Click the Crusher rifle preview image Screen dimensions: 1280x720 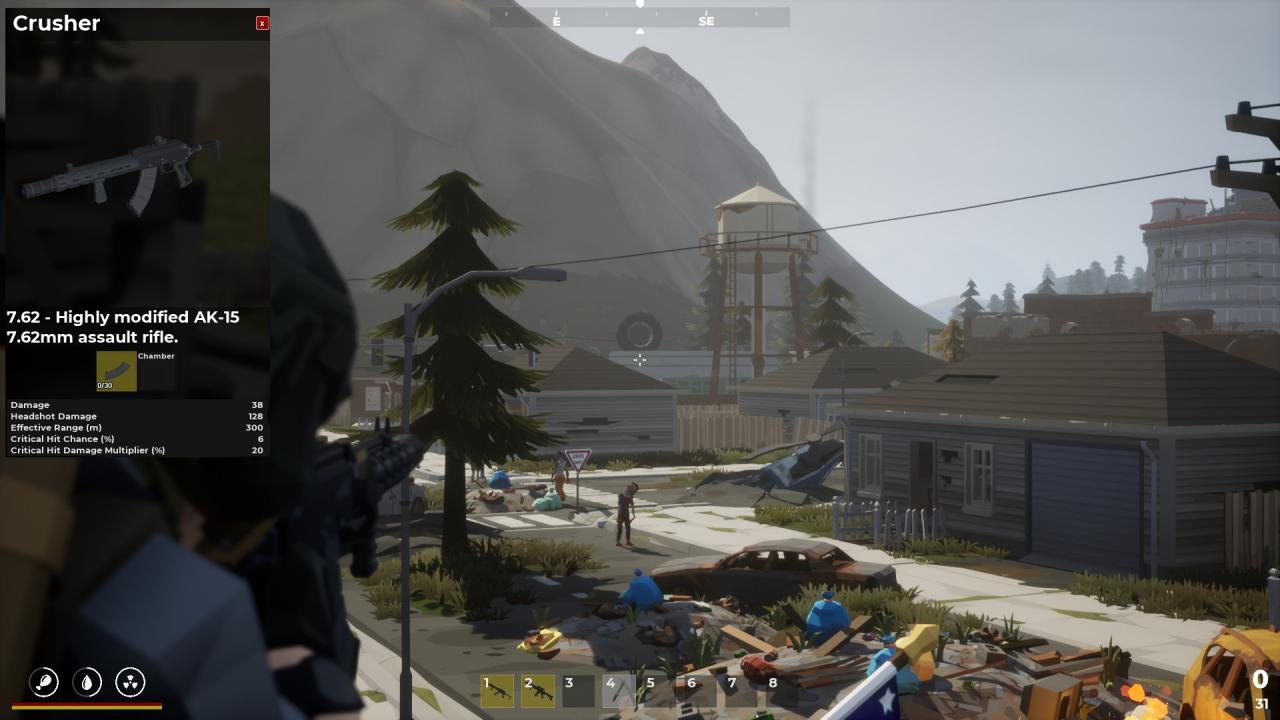[120, 175]
